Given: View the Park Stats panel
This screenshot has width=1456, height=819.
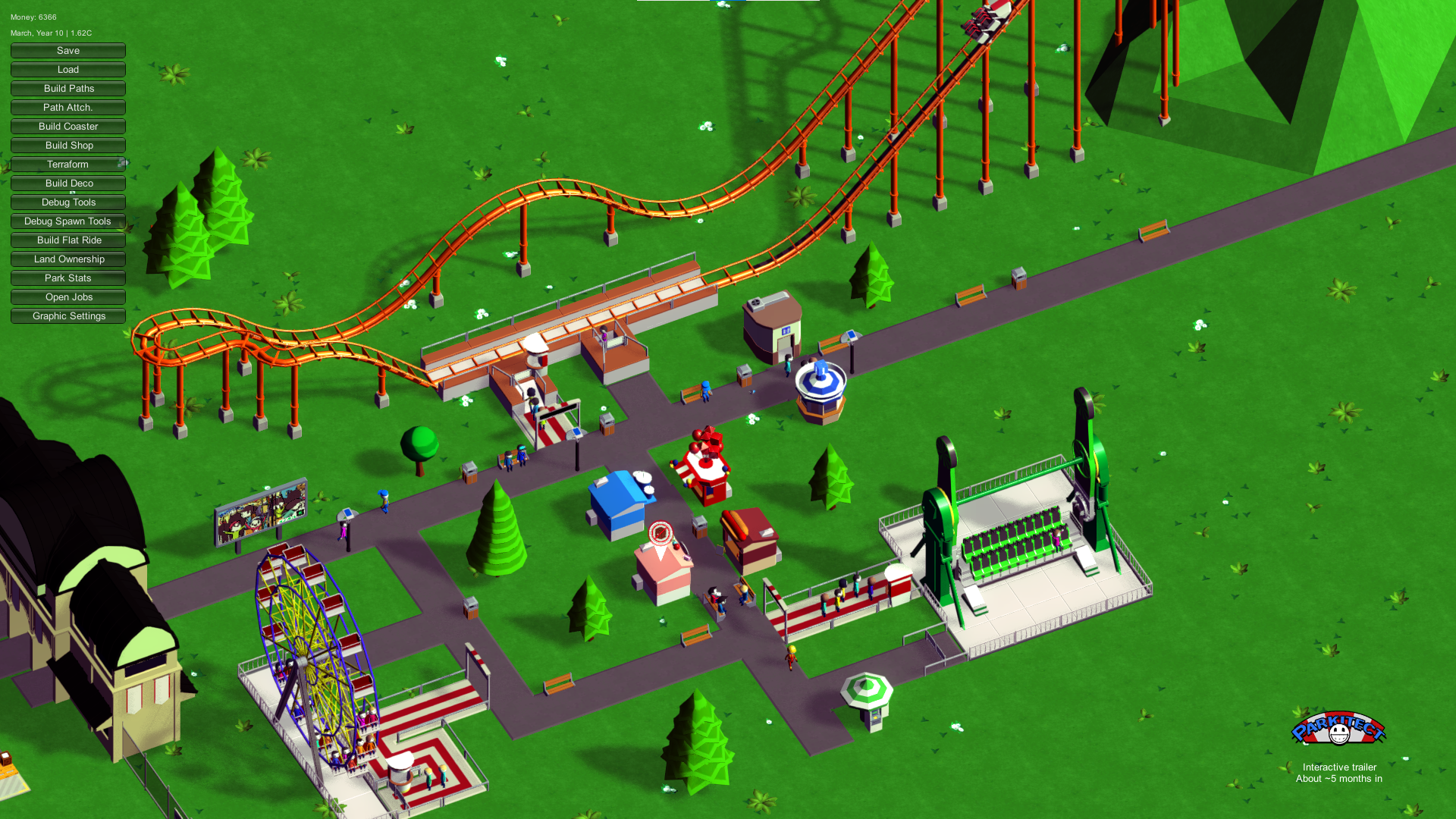Looking at the screenshot, I should [68, 278].
